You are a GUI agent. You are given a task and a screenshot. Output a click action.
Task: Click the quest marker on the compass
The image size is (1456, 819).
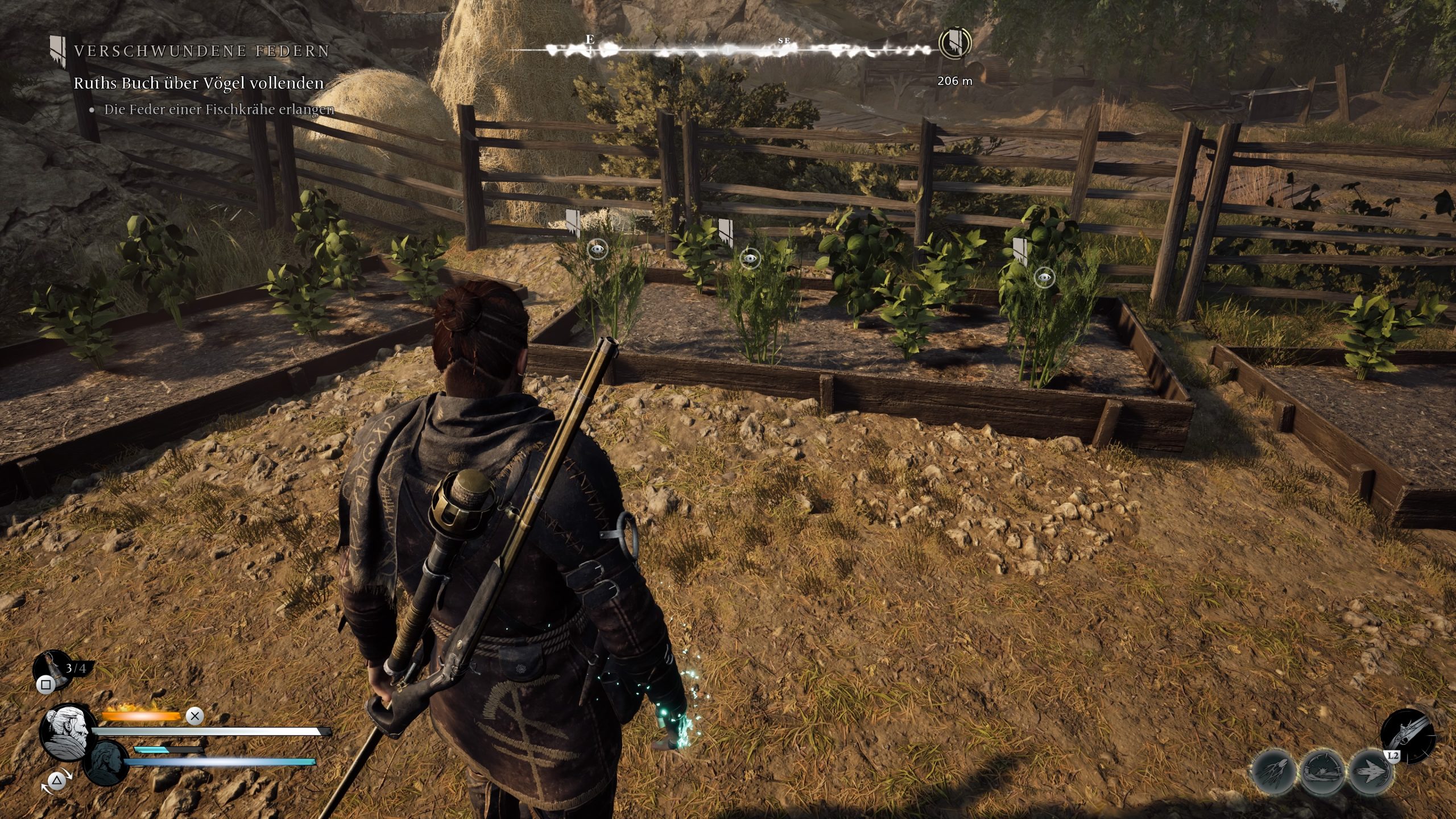[955, 43]
